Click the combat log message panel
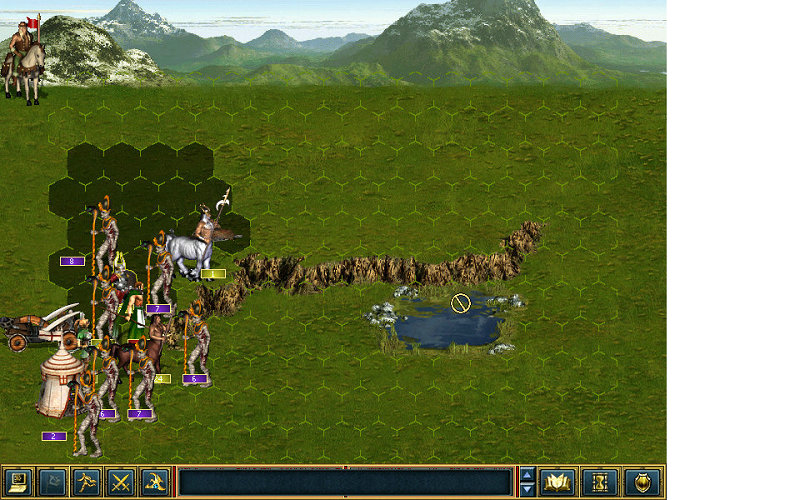The image size is (800, 500). pos(345,483)
